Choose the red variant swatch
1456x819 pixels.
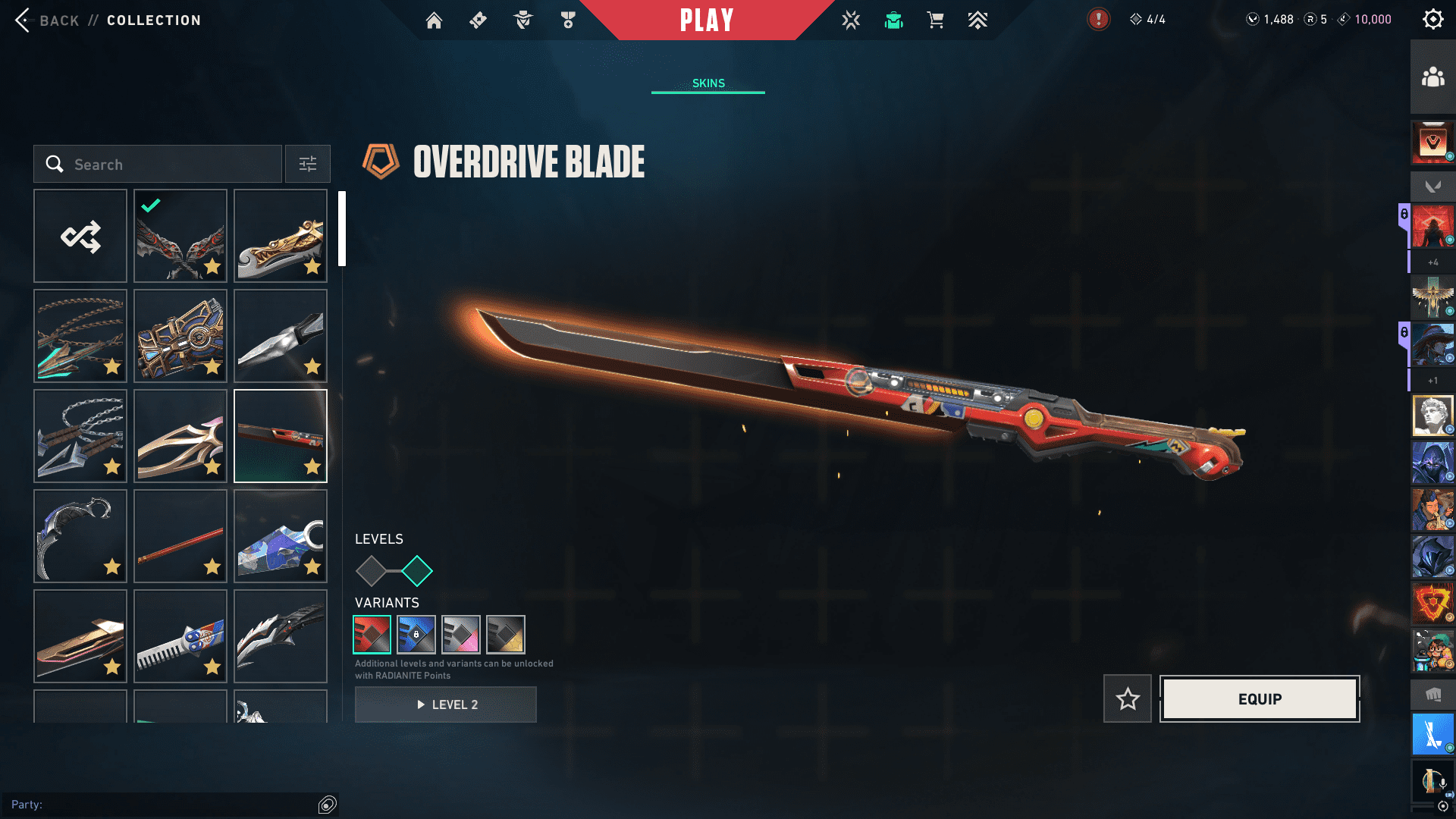click(372, 635)
